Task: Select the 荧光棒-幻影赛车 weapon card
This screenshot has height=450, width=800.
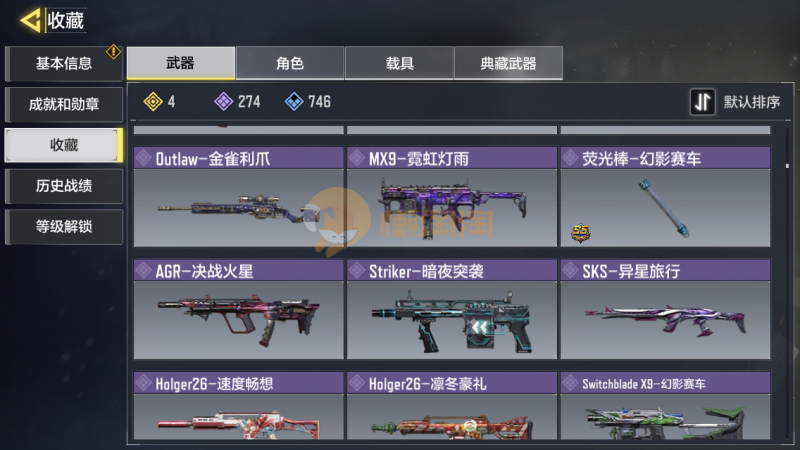Action: pos(664,198)
